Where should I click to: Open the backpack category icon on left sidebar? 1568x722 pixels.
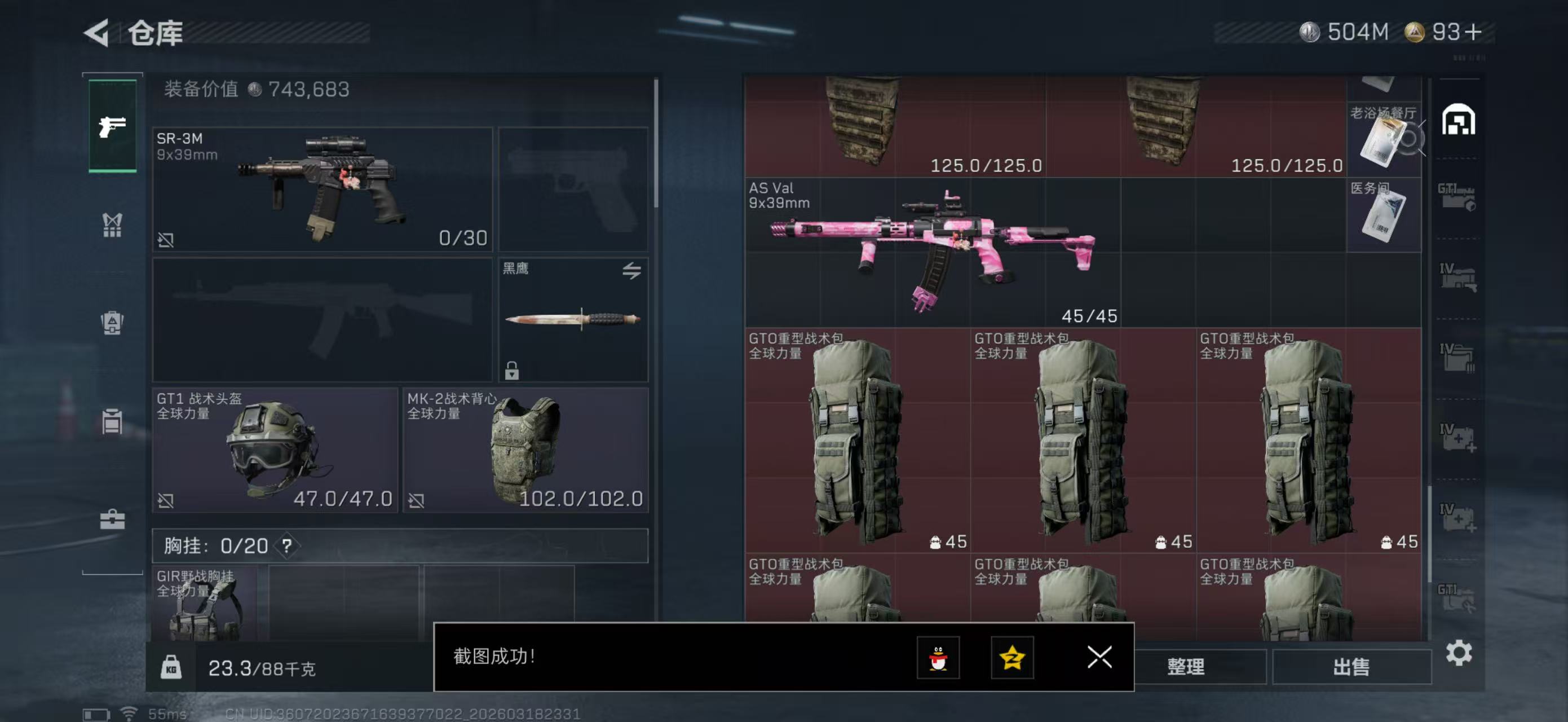click(112, 323)
